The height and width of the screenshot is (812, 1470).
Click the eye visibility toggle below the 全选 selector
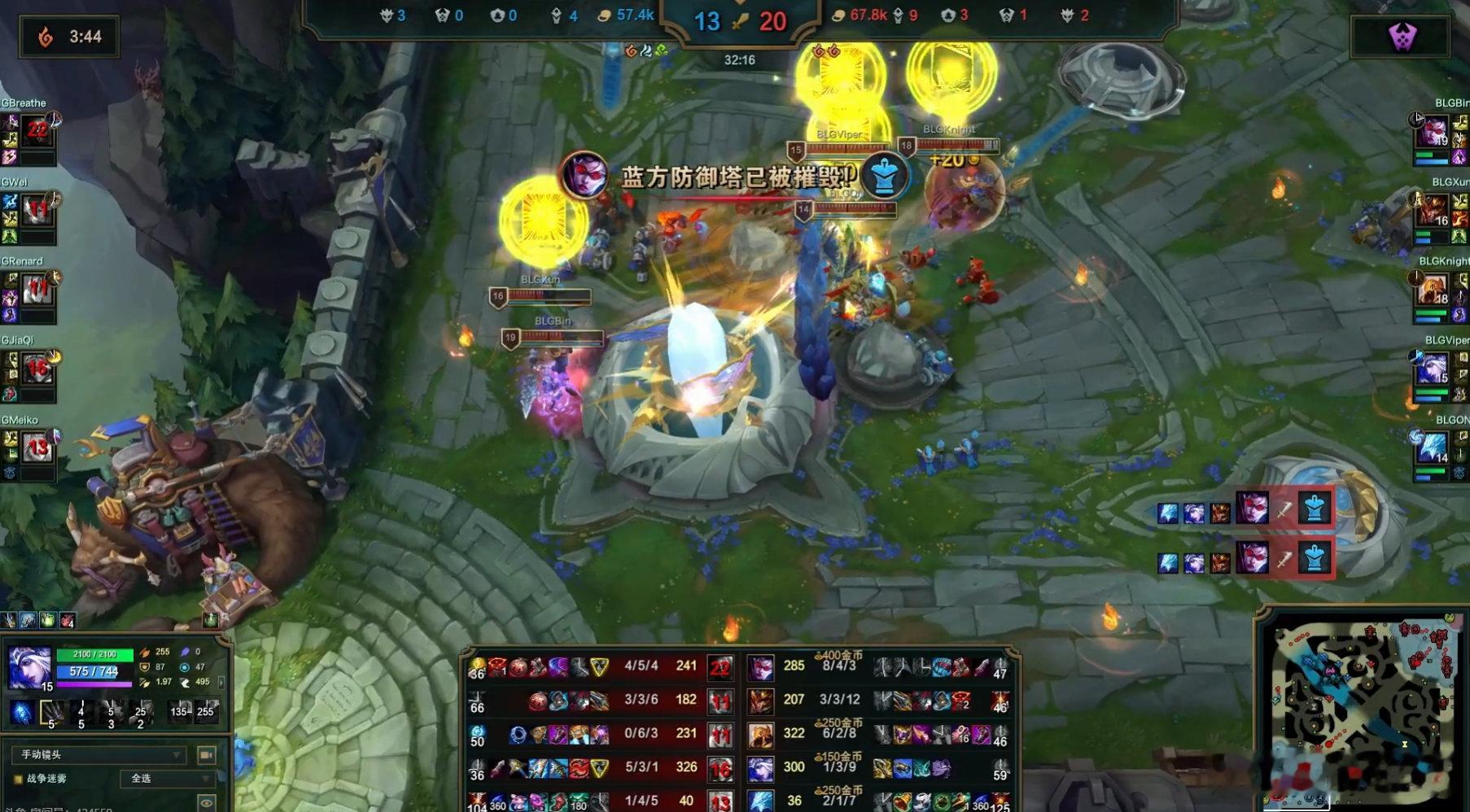[205, 801]
